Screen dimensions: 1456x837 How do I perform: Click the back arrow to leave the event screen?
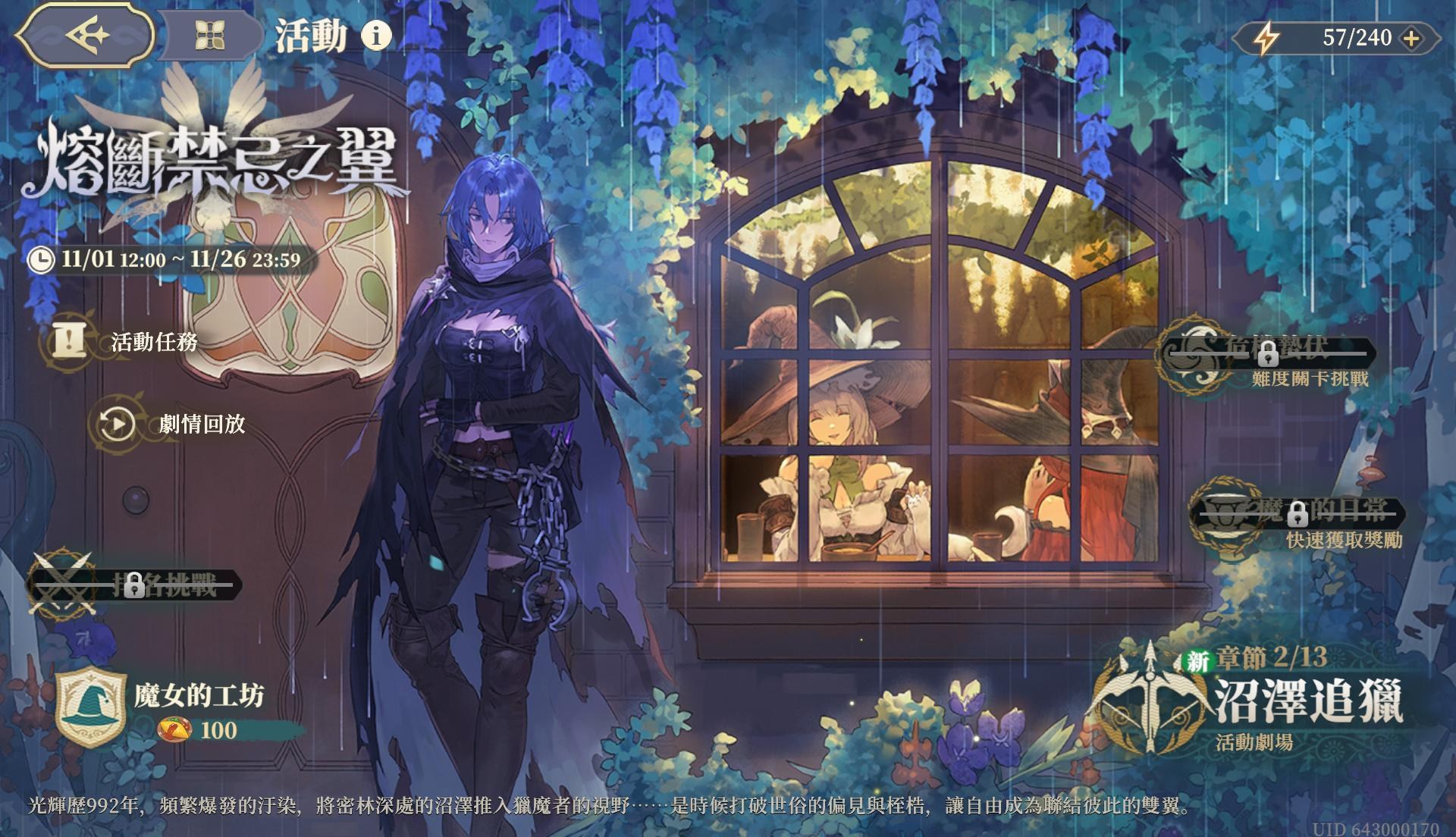click(86, 34)
